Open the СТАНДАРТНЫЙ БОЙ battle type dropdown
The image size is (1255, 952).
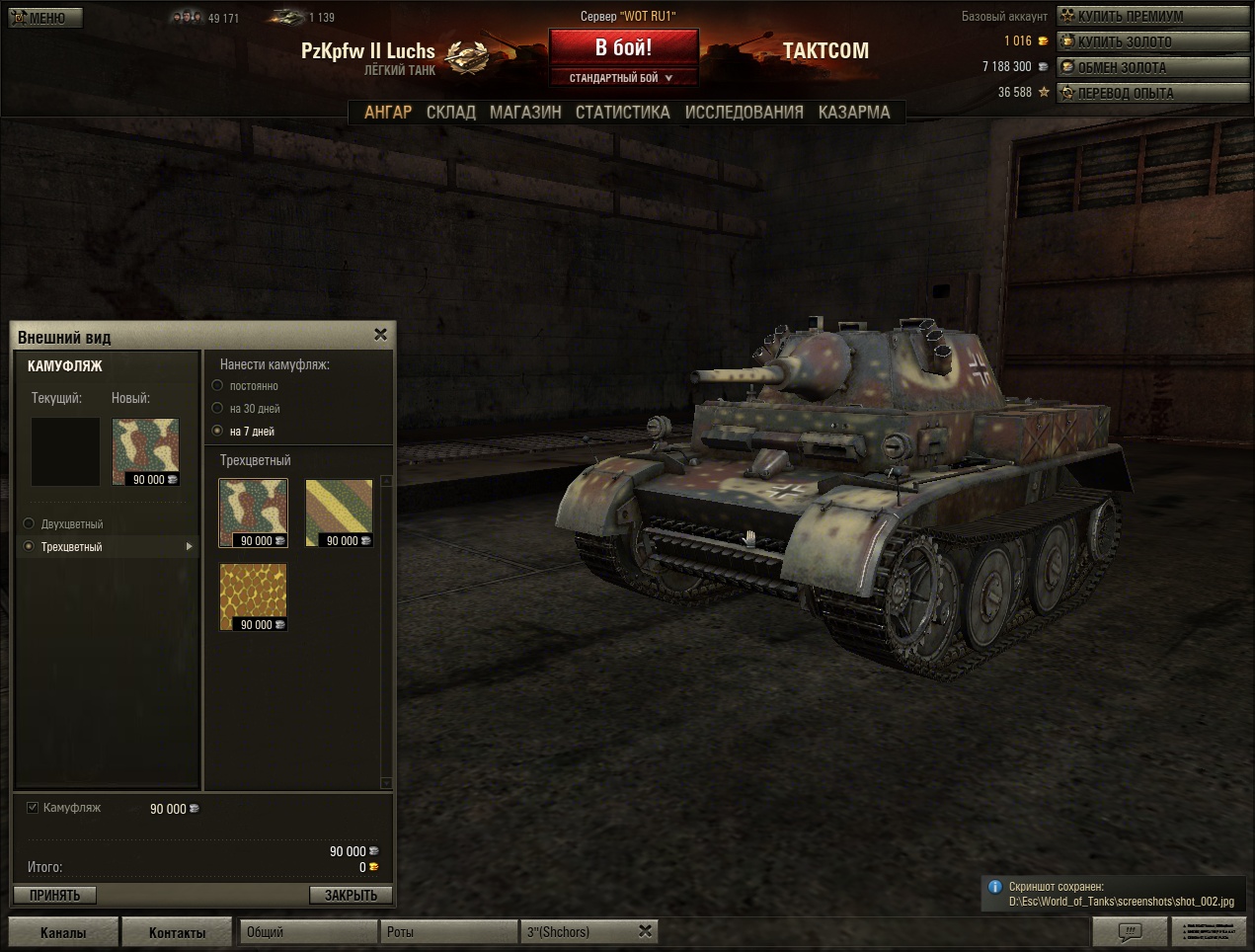pos(622,78)
